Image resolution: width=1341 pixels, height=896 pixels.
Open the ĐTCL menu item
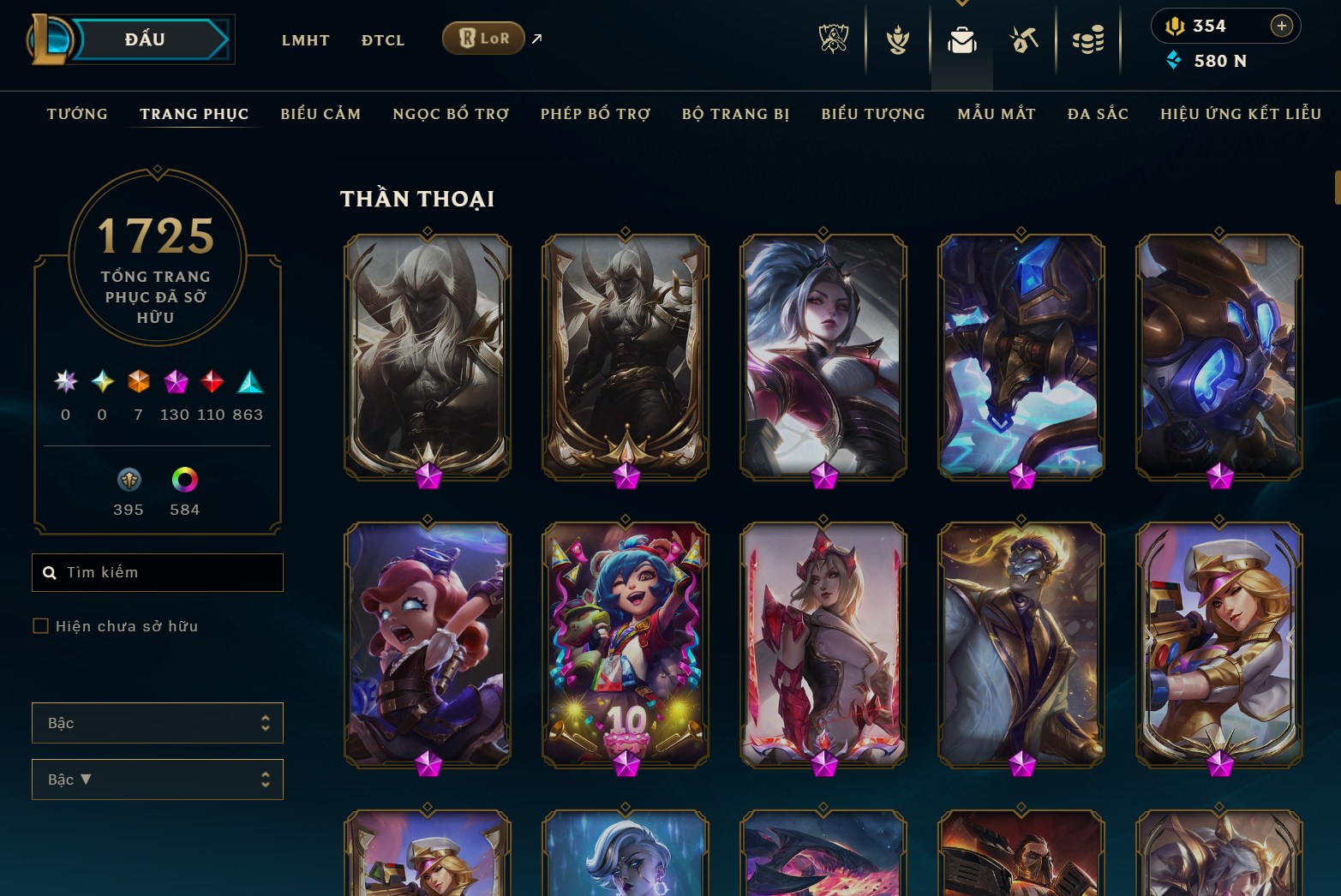pyautogui.click(x=382, y=39)
